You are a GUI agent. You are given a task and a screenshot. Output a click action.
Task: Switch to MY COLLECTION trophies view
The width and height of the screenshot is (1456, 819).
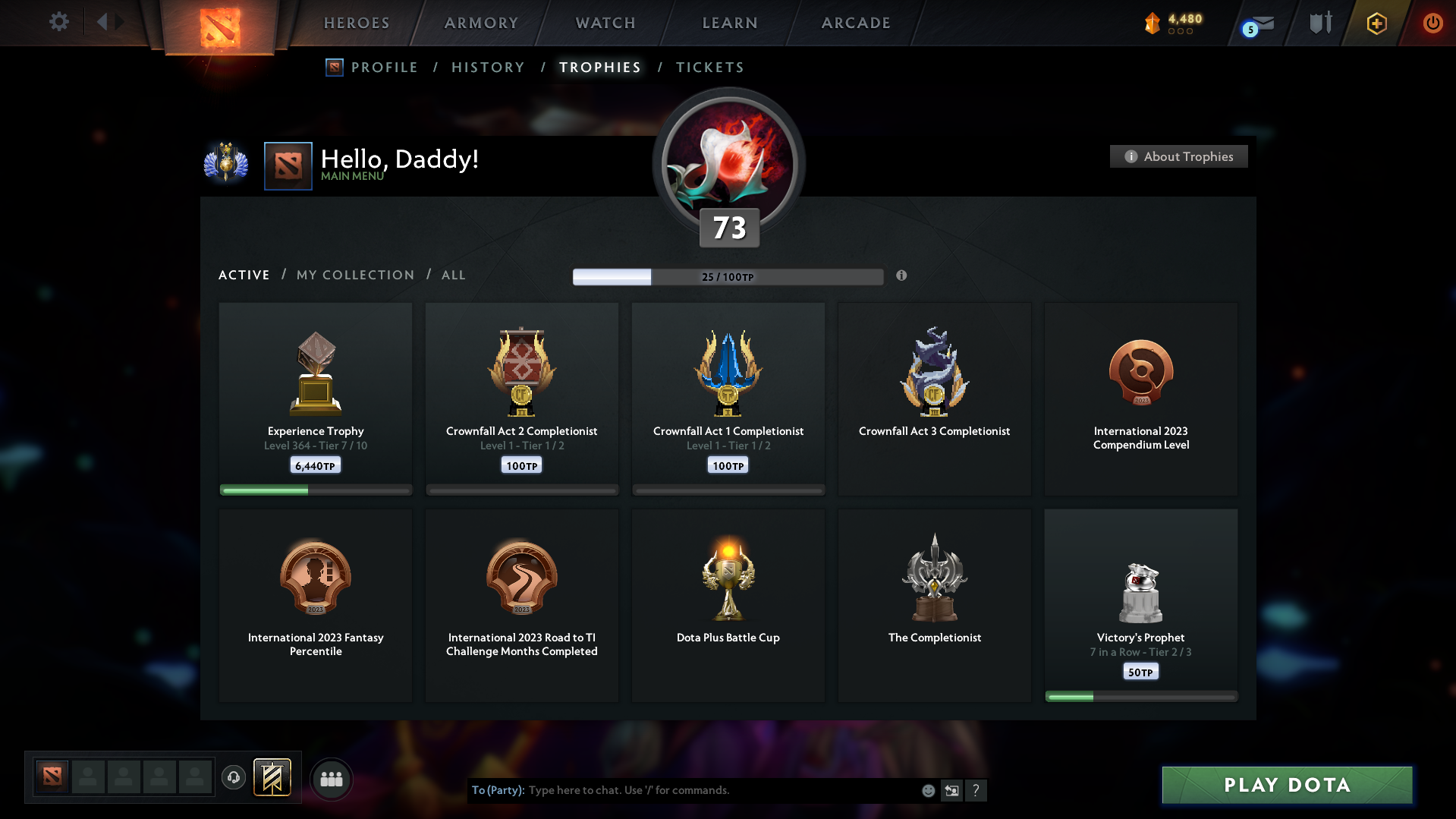point(354,275)
